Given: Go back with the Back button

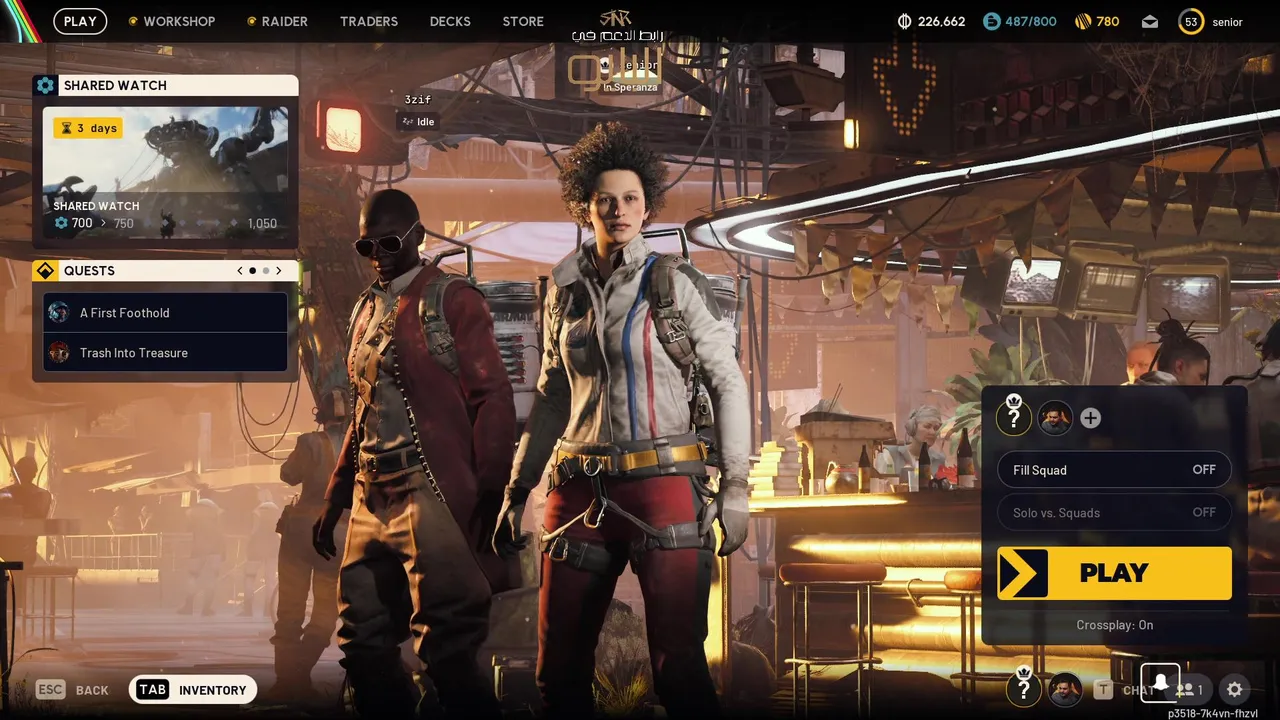Looking at the screenshot, I should tap(73, 690).
